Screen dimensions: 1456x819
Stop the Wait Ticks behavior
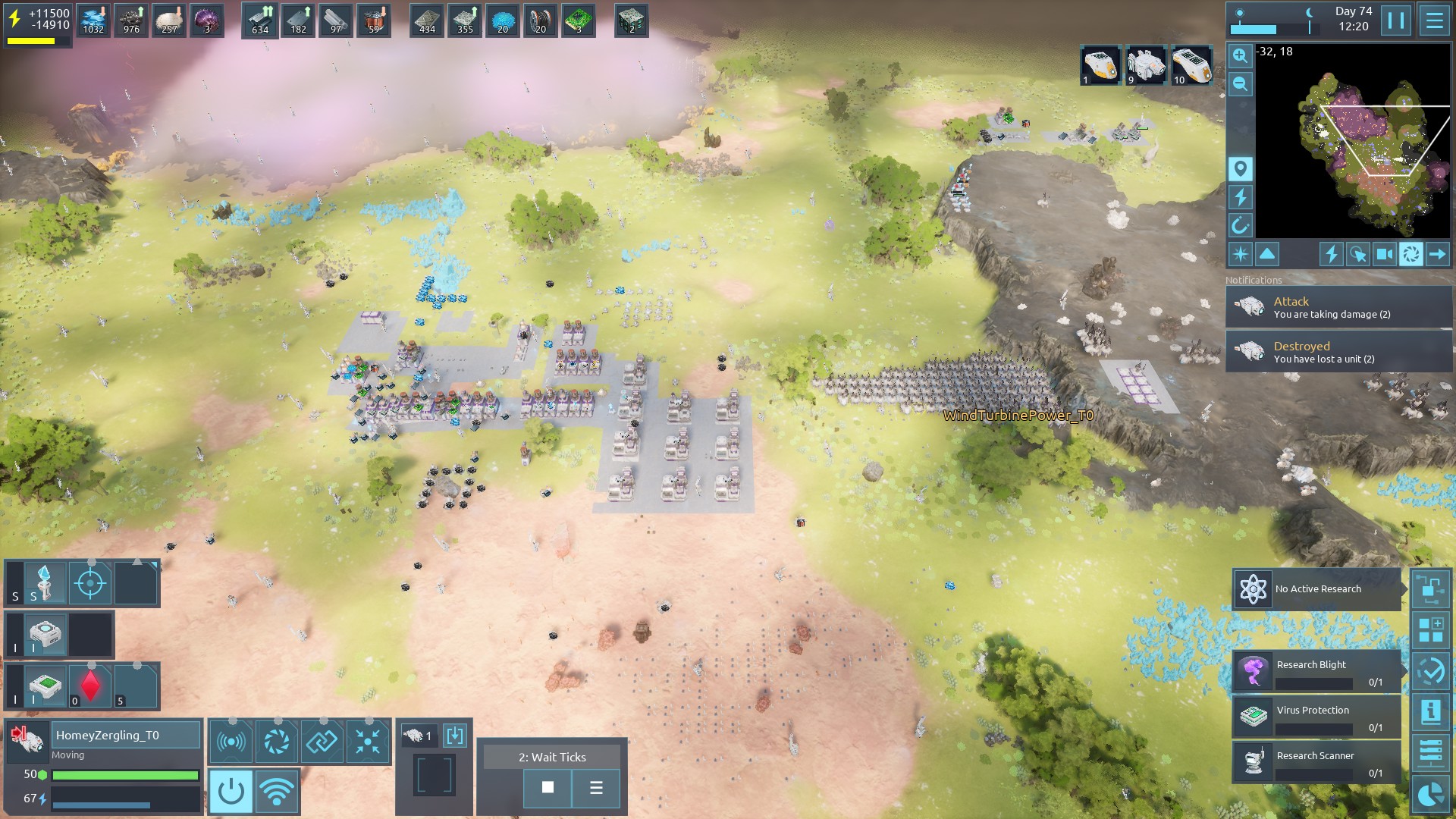click(x=548, y=788)
